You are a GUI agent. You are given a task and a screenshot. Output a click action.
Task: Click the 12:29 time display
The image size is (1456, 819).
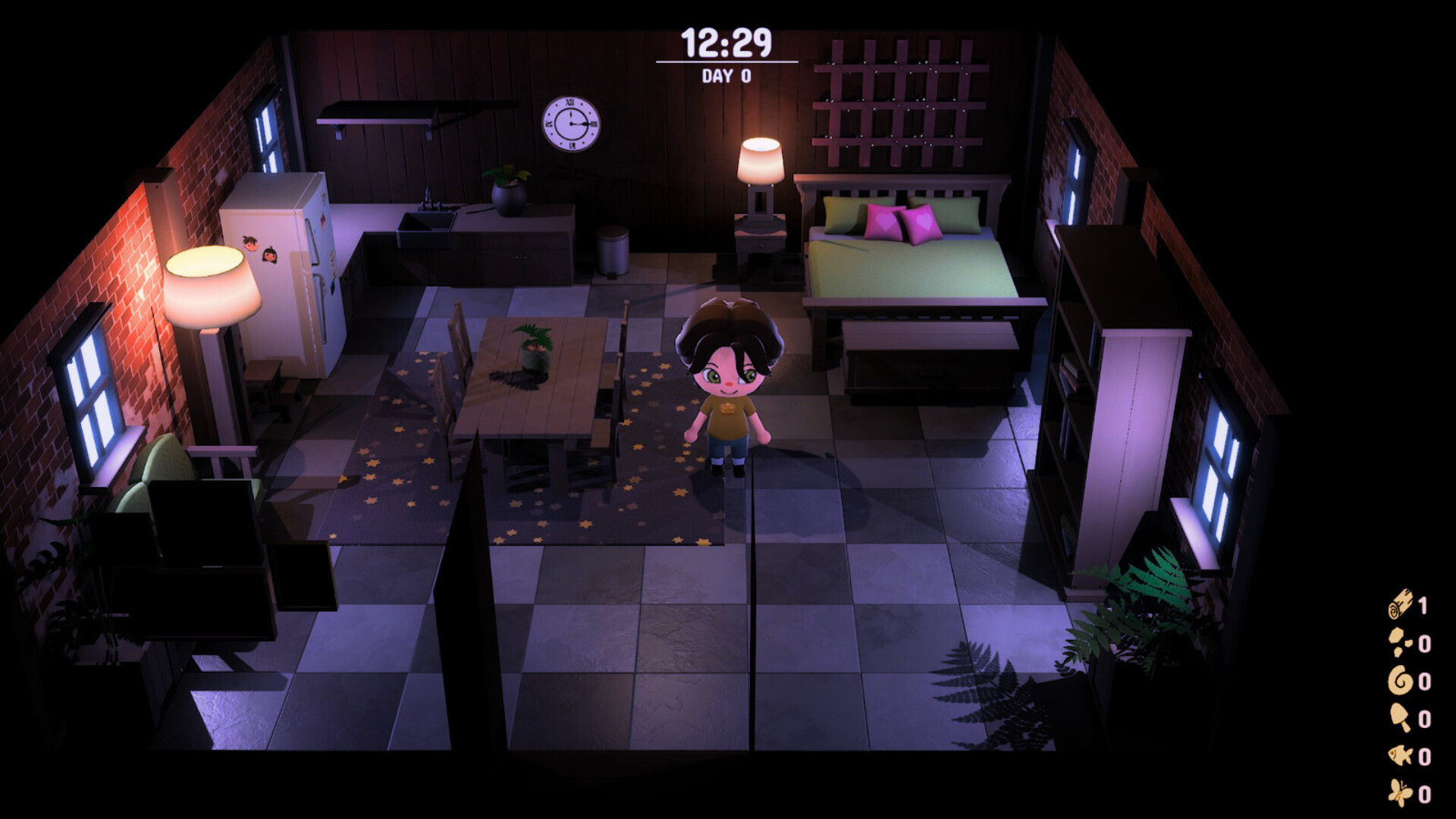coord(726,44)
